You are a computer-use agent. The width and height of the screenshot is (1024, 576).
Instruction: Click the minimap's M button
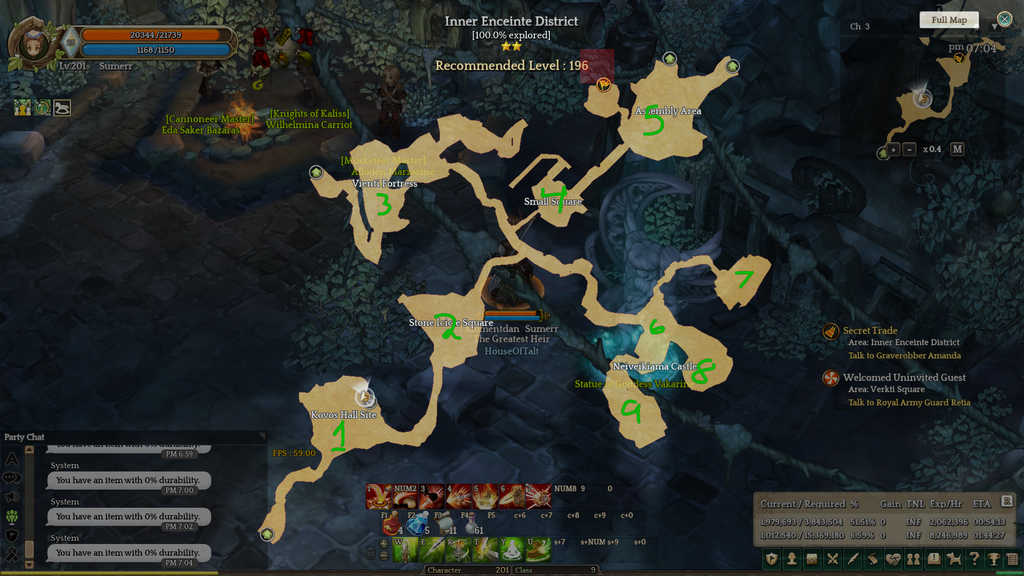pyautogui.click(x=957, y=149)
